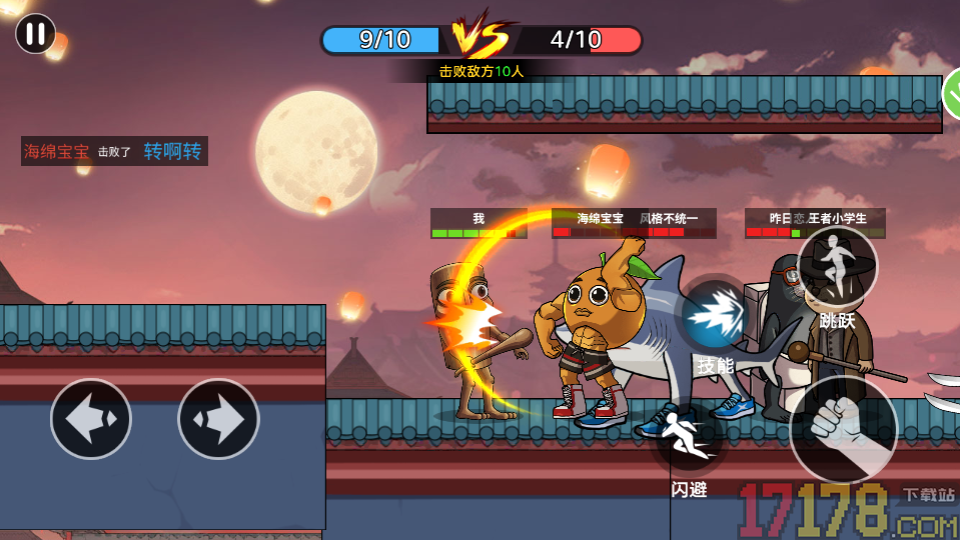Pause the game with the pause button

coord(35,34)
